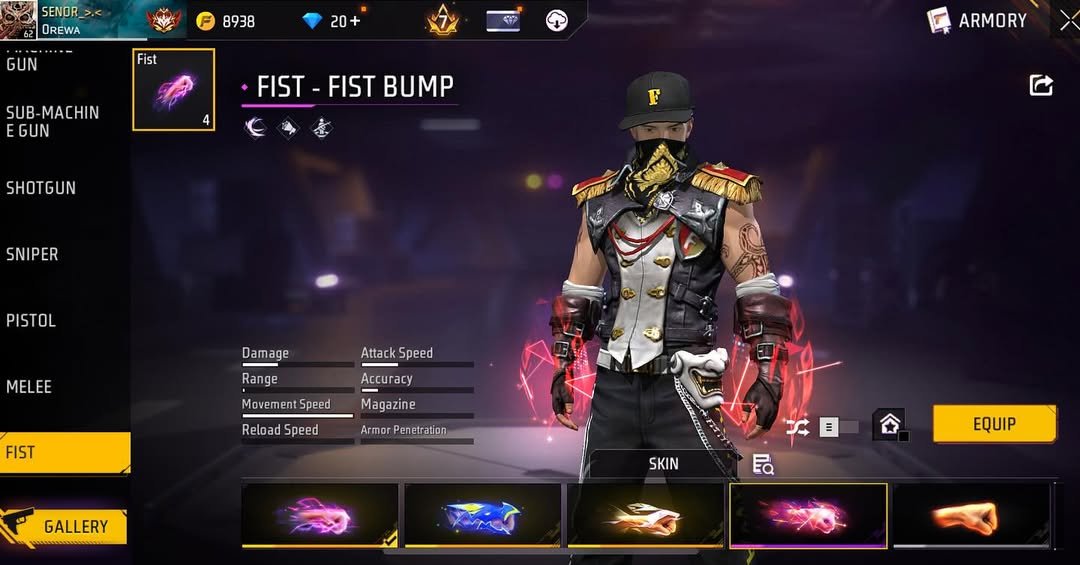Select the Sub-Machine Gun category
The width and height of the screenshot is (1080, 565).
point(53,121)
